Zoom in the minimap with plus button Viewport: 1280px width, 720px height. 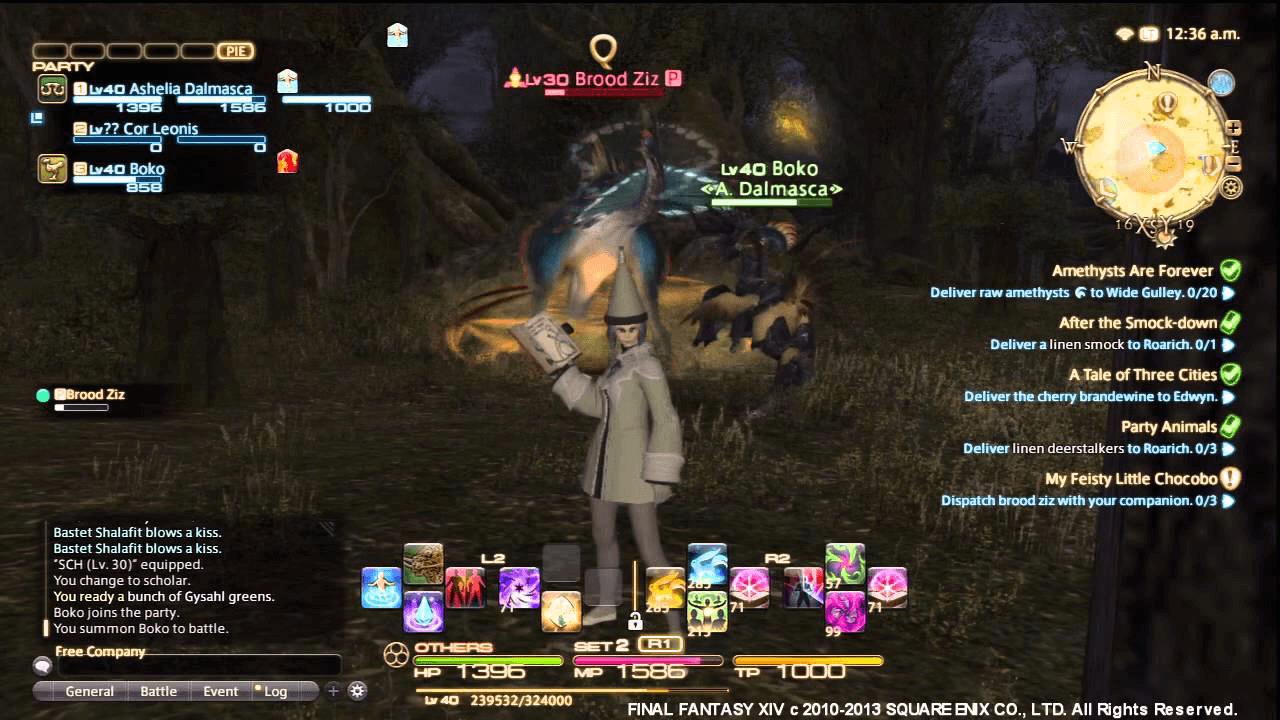(1233, 128)
